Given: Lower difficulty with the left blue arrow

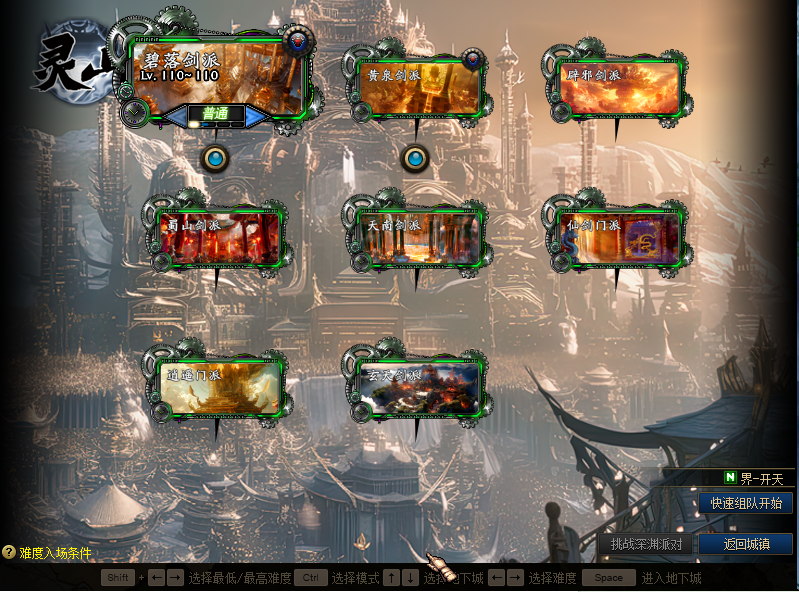Looking at the screenshot, I should coord(175,115).
